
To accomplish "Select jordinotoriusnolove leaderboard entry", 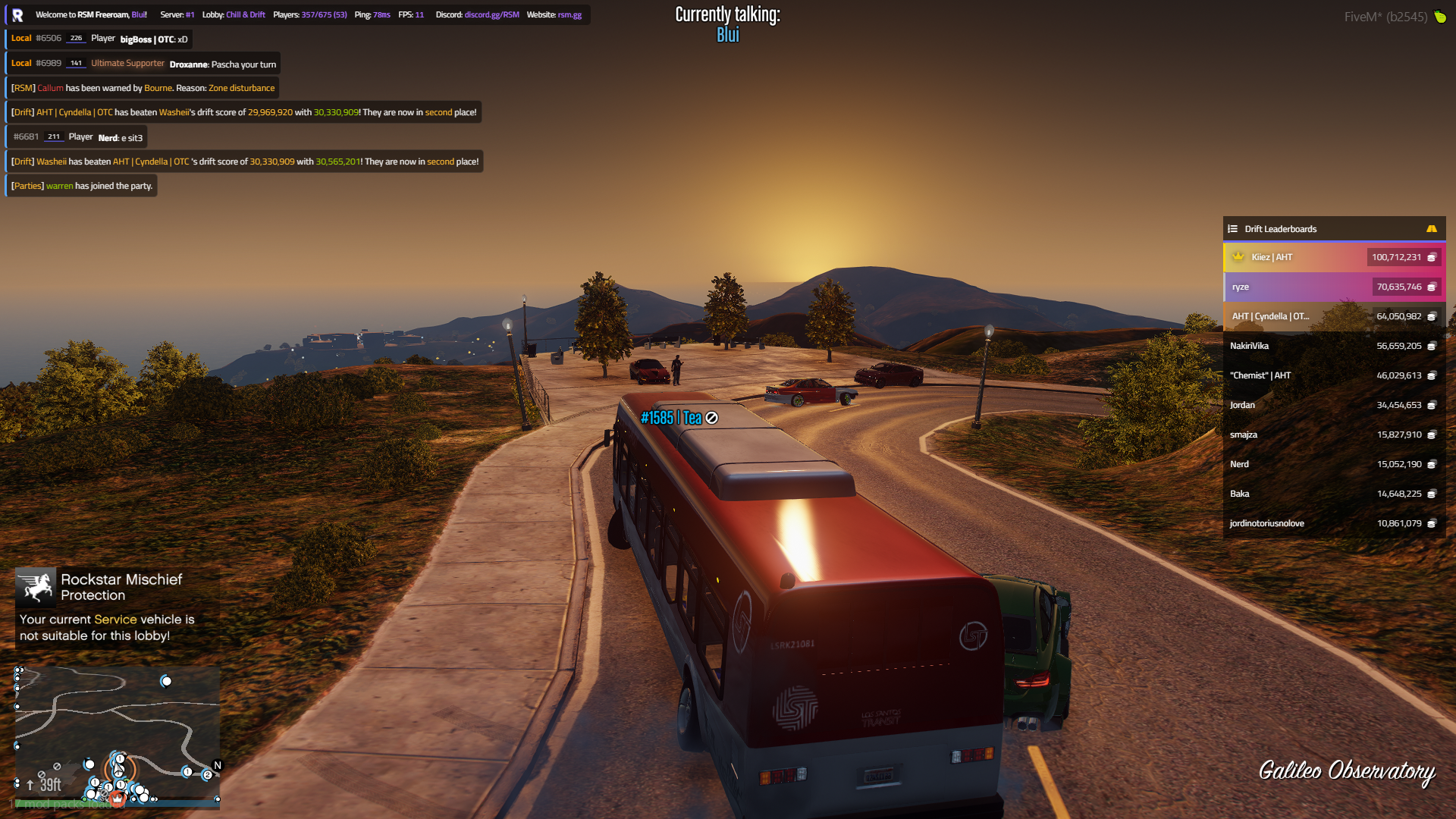I will pos(1333,523).
